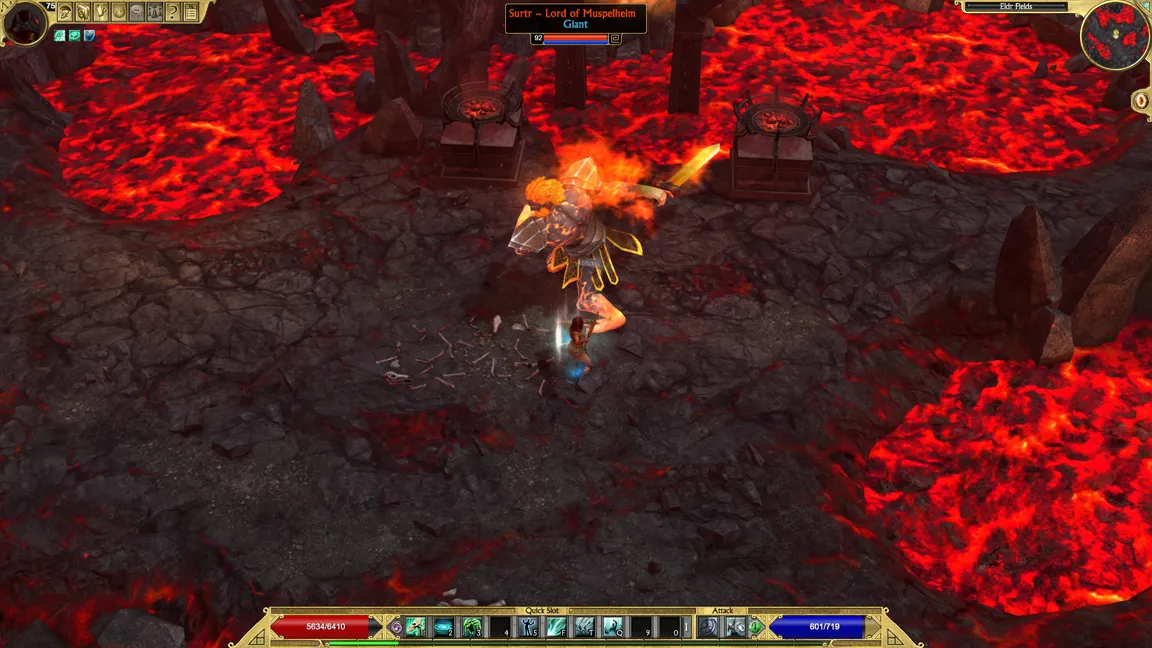Image resolution: width=1152 pixels, height=648 pixels.
Task: Click the purple round button left of quick slots
Action: pyautogui.click(x=396, y=627)
